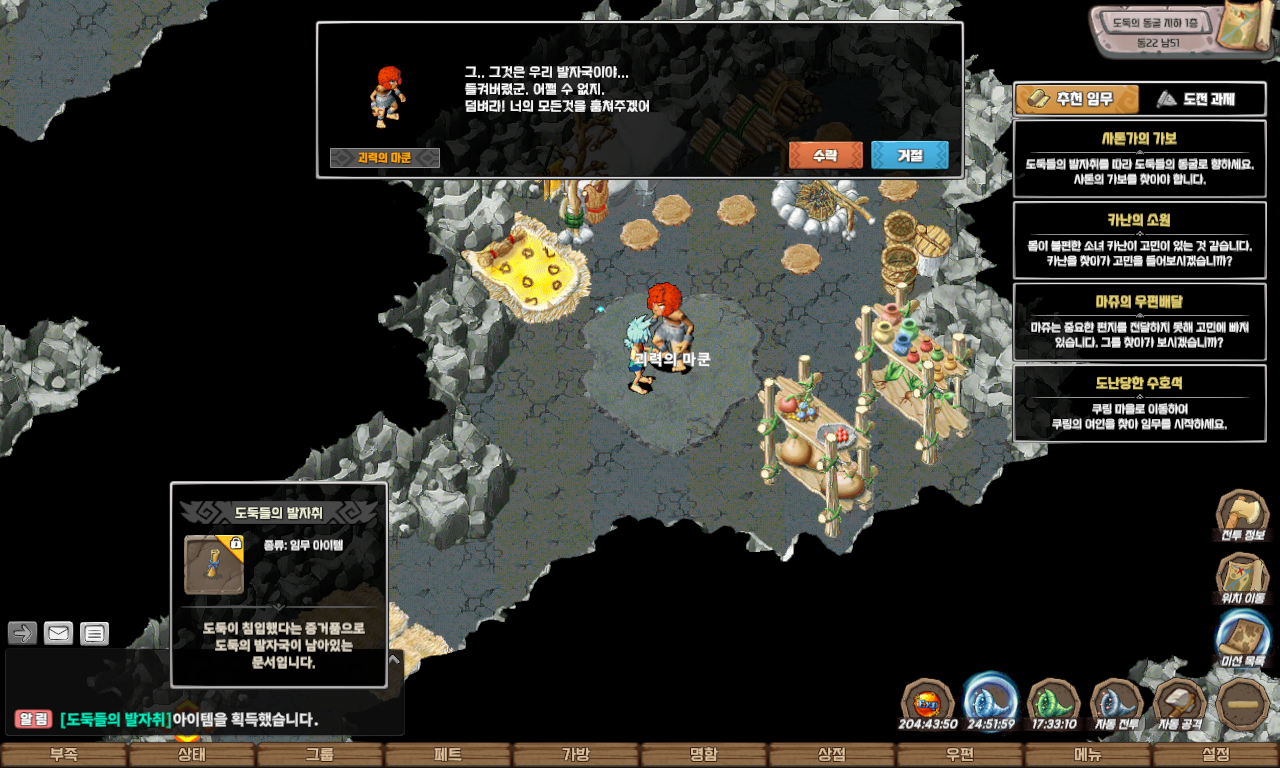Open the 설정 settings menu

pos(1216,755)
